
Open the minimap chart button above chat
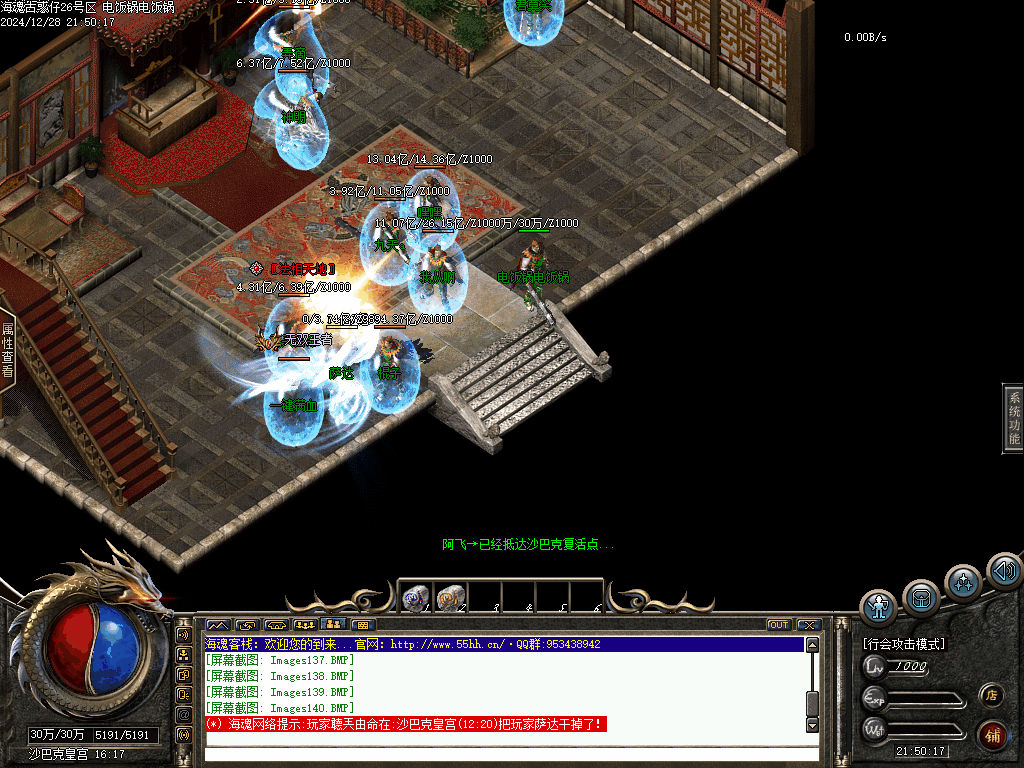[x=216, y=625]
